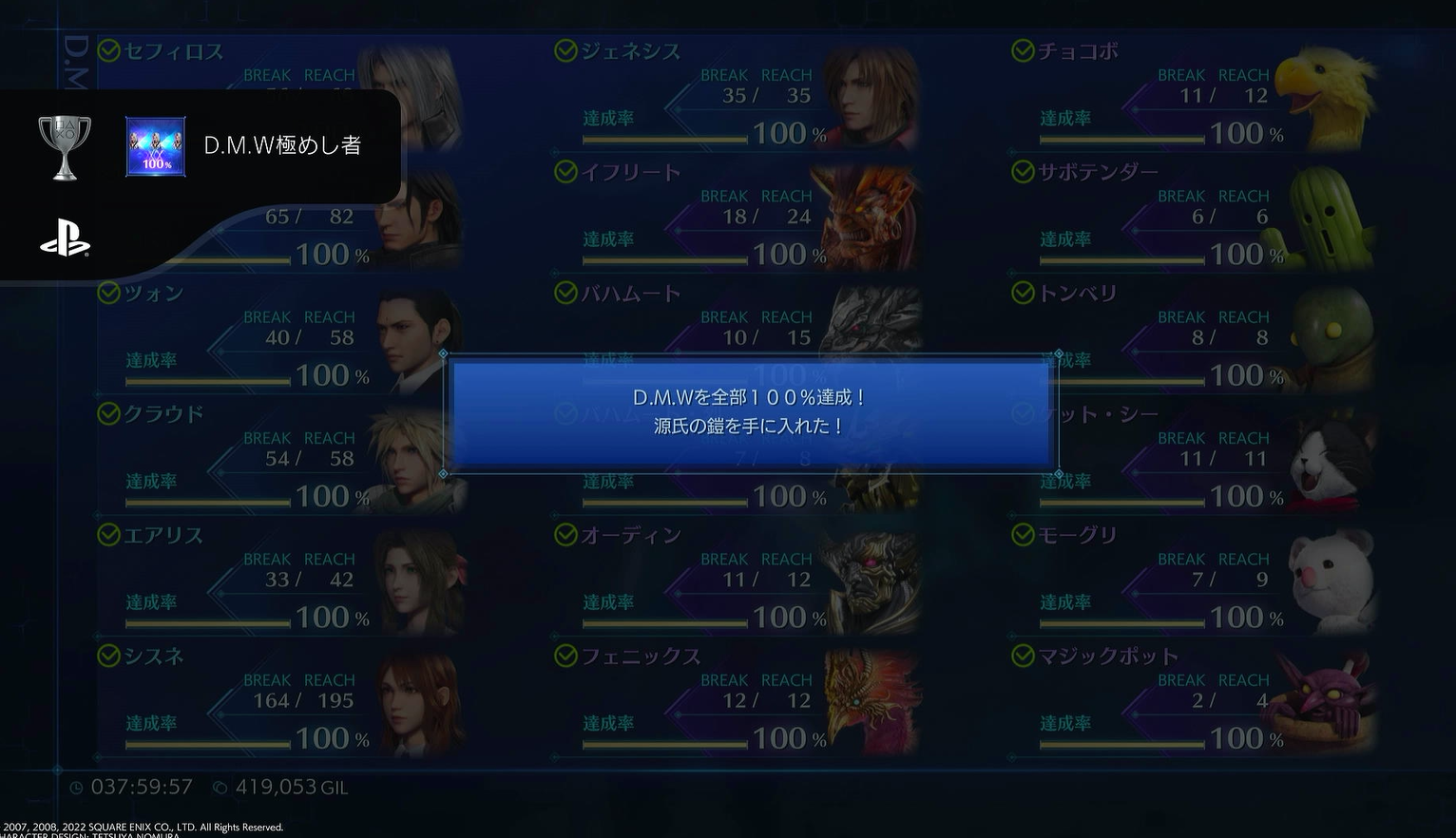
Task: Pick the ツォン character entry
Action: pos(280,336)
